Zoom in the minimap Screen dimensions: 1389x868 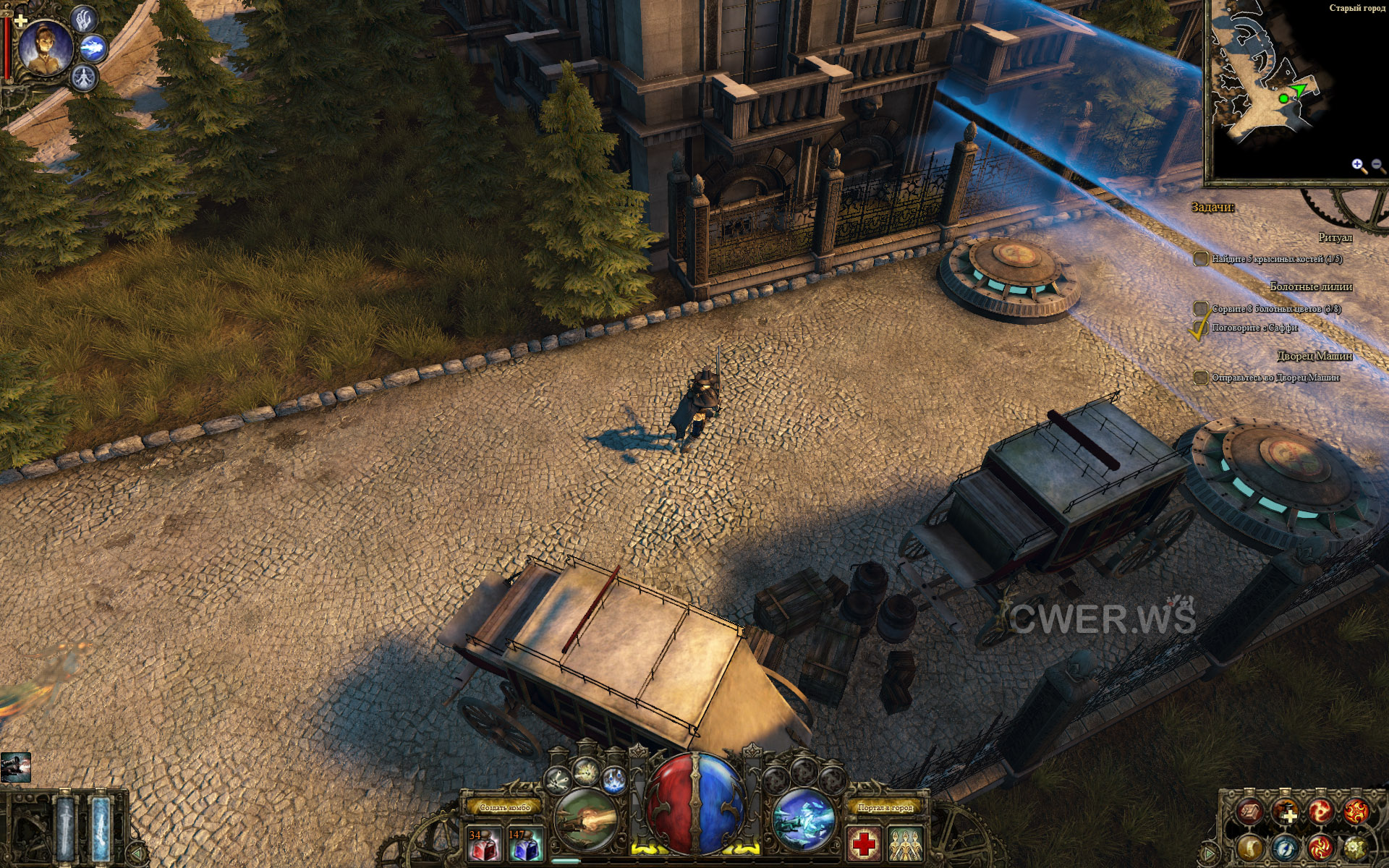[x=1358, y=166]
